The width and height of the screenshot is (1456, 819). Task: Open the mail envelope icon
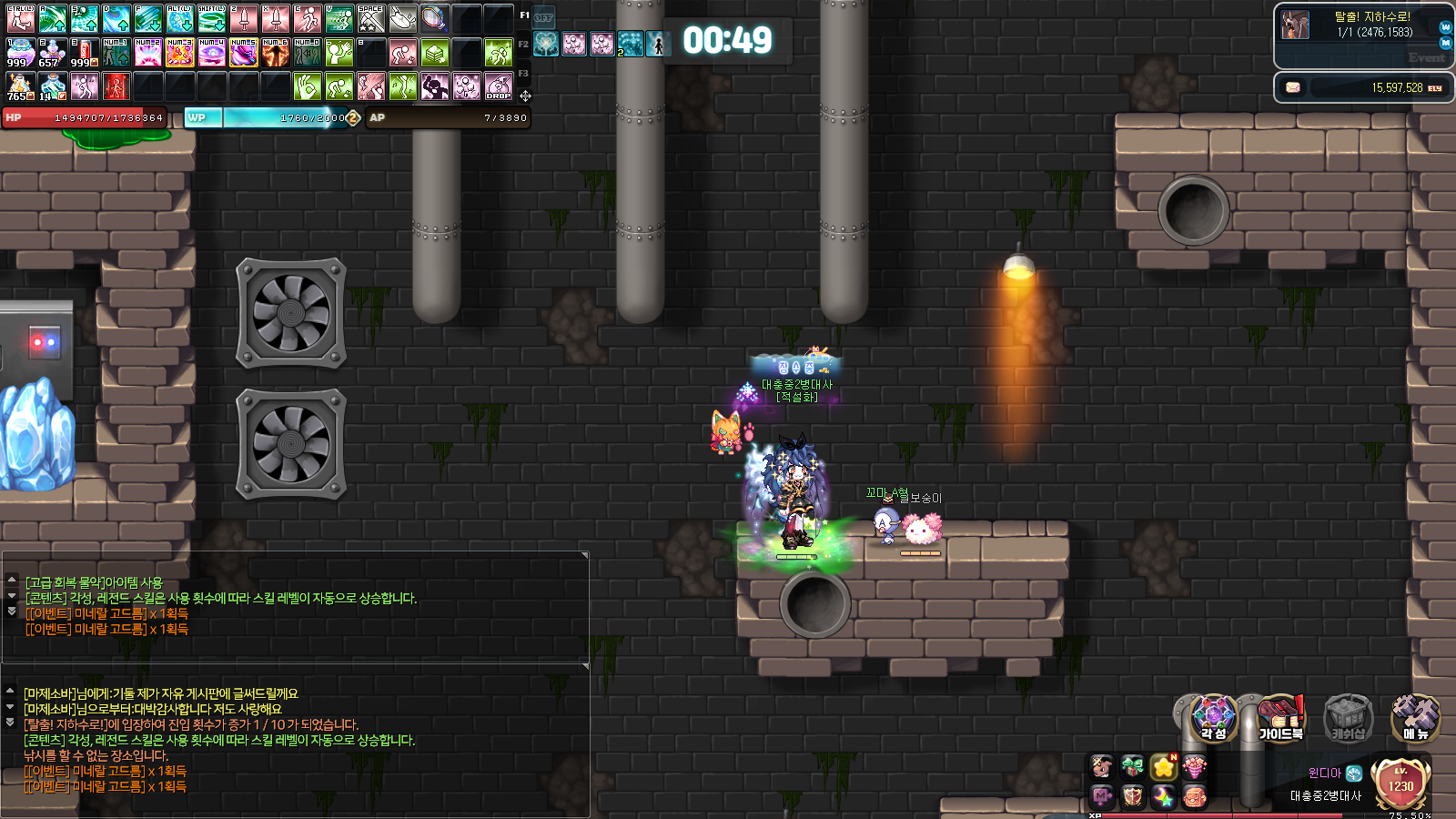pyautogui.click(x=1292, y=87)
